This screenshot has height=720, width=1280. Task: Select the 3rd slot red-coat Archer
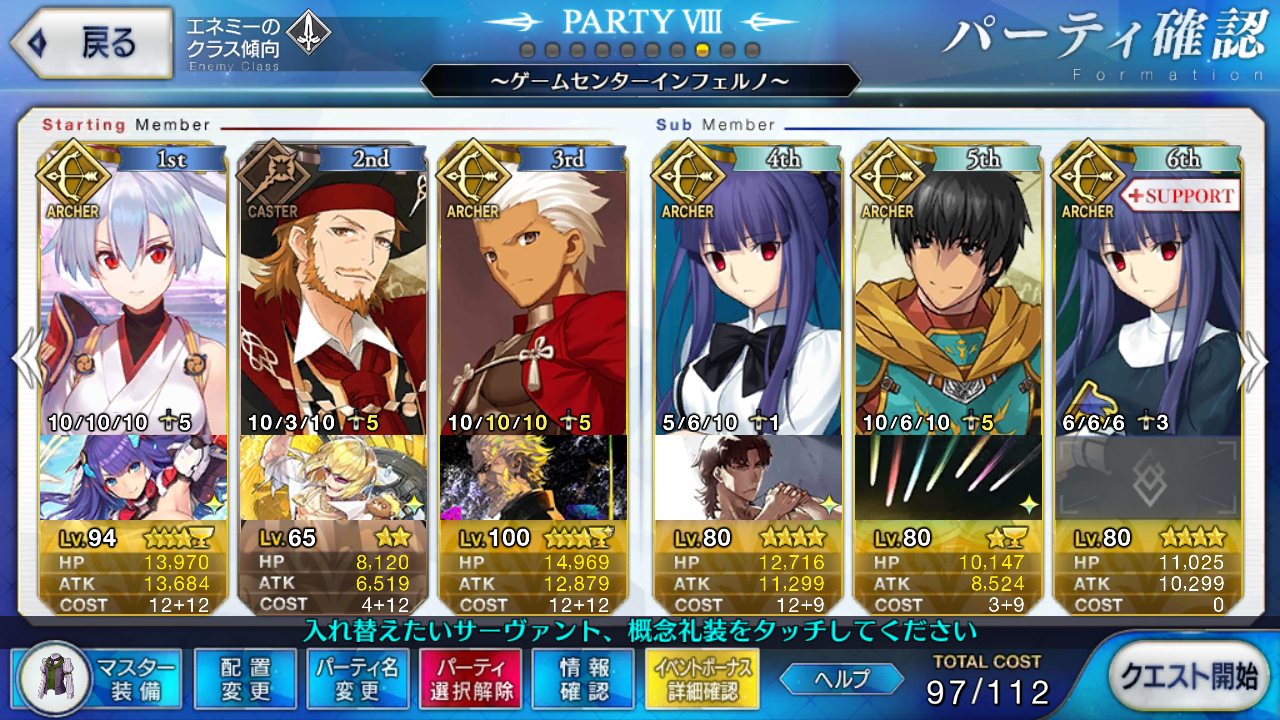[x=533, y=300]
